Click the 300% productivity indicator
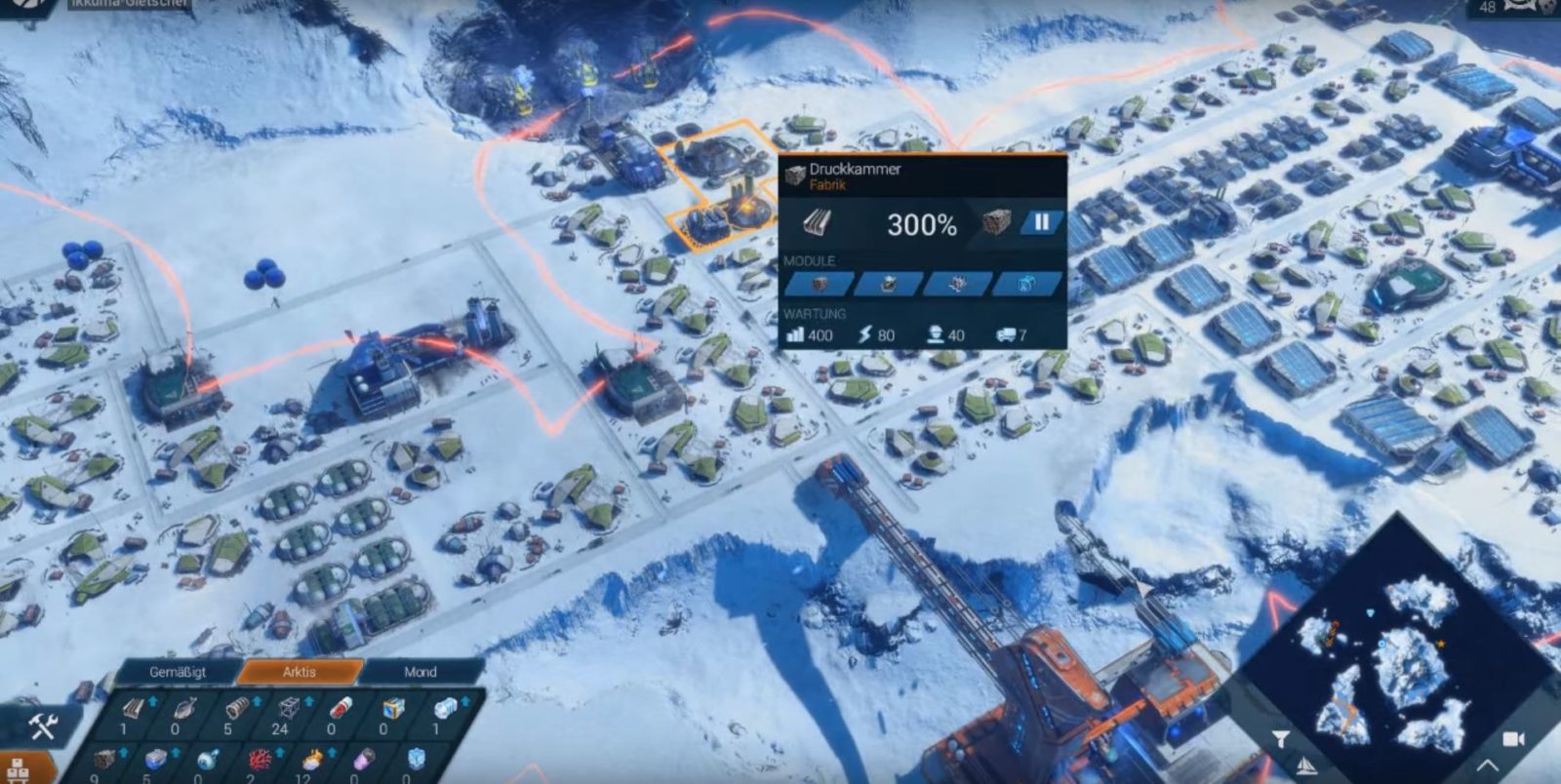The height and width of the screenshot is (784, 1561). pos(922,224)
